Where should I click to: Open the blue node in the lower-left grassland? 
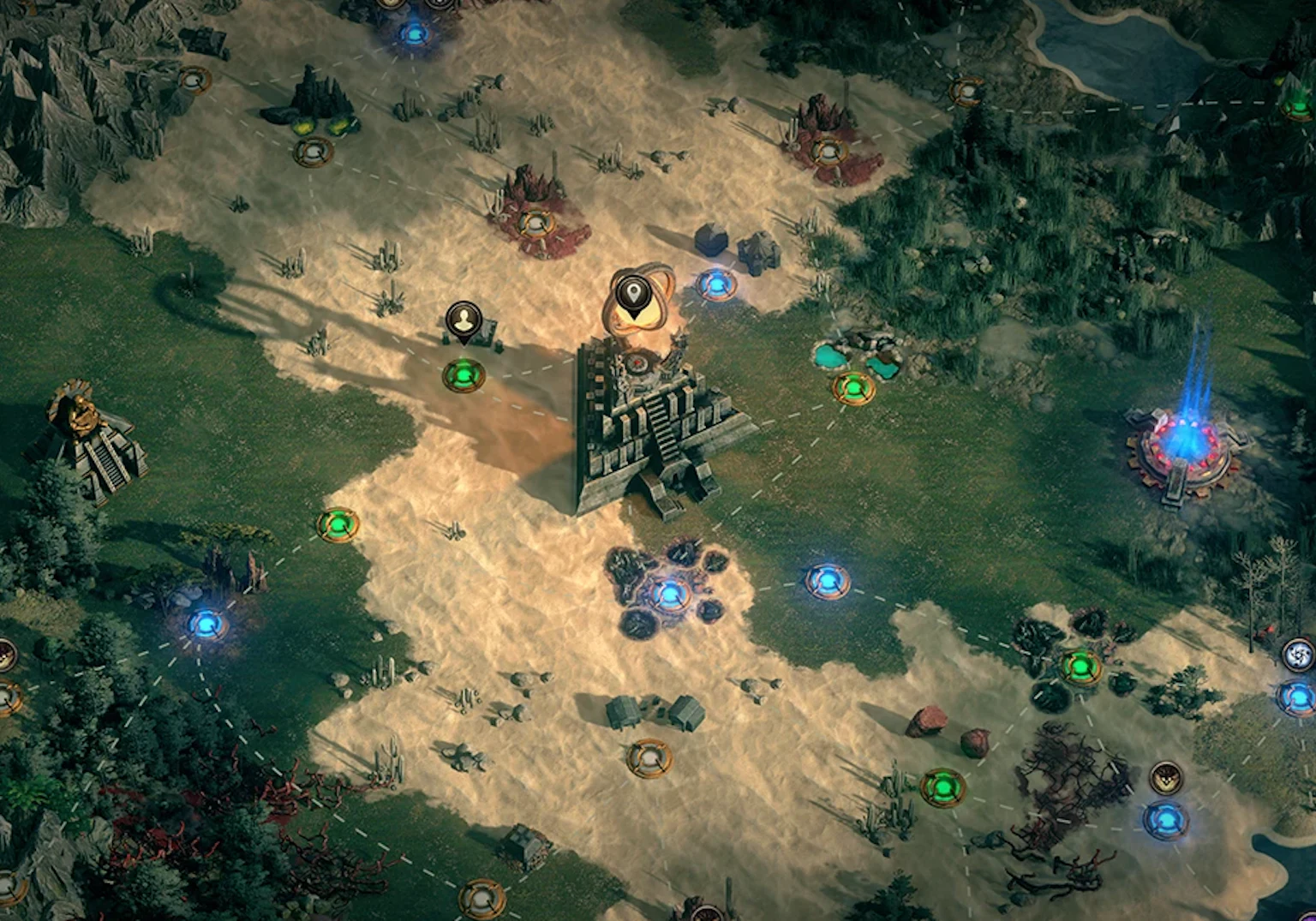pos(206,625)
